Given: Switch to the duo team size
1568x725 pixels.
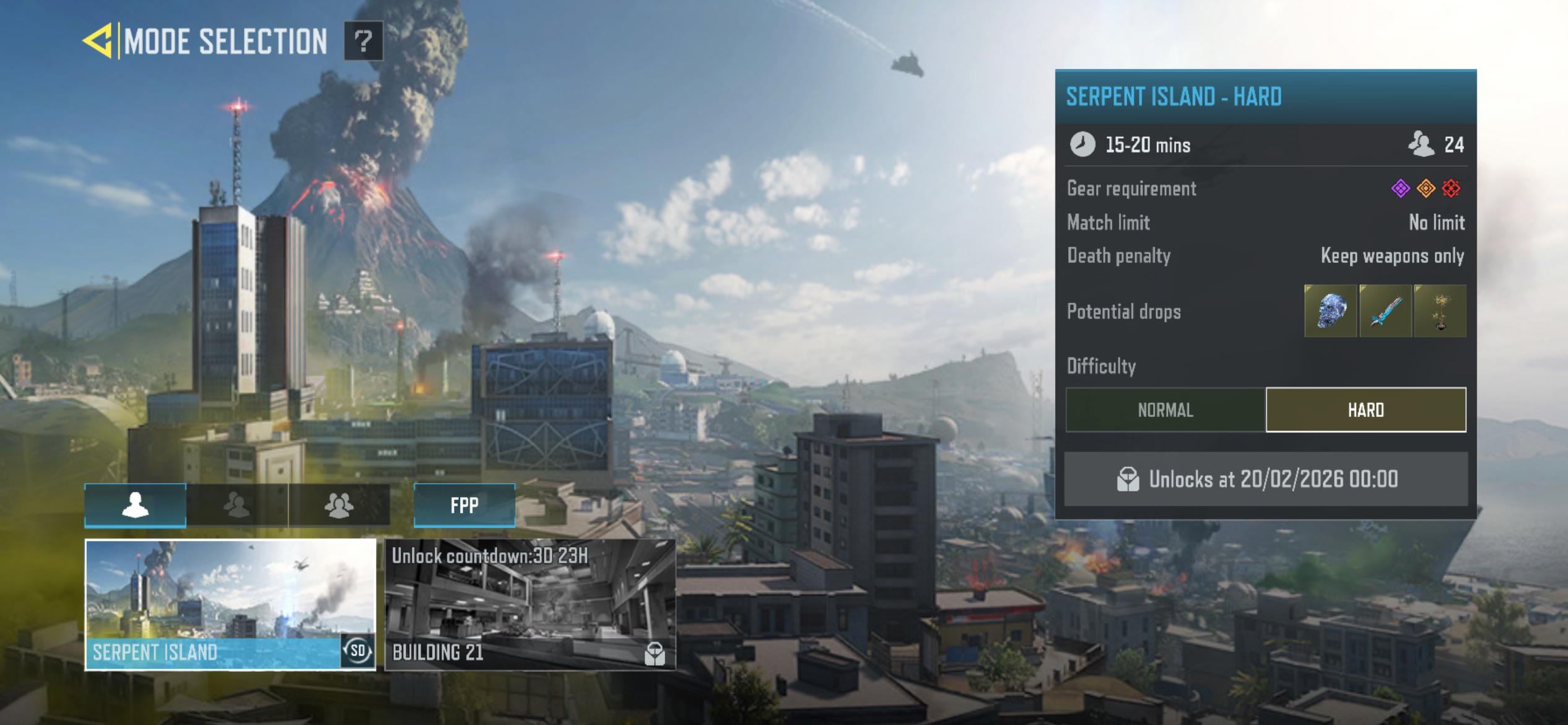Looking at the screenshot, I should pos(237,505).
